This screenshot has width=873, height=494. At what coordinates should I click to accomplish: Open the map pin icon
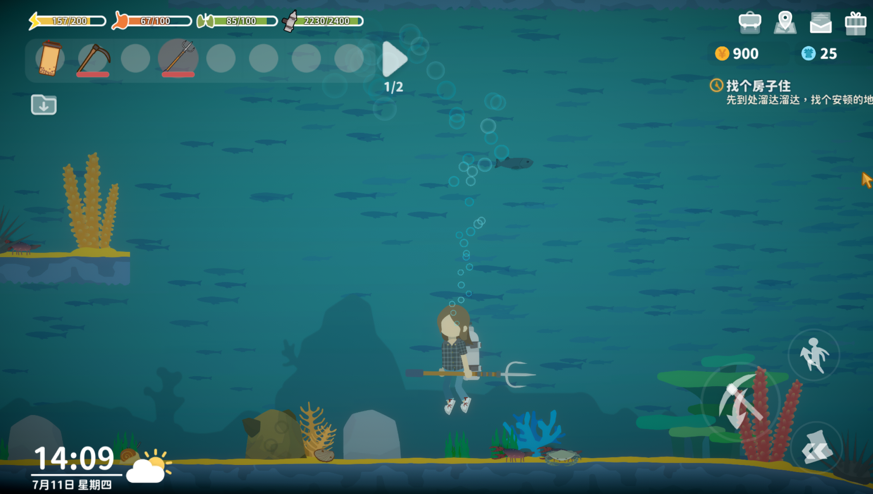pos(785,22)
